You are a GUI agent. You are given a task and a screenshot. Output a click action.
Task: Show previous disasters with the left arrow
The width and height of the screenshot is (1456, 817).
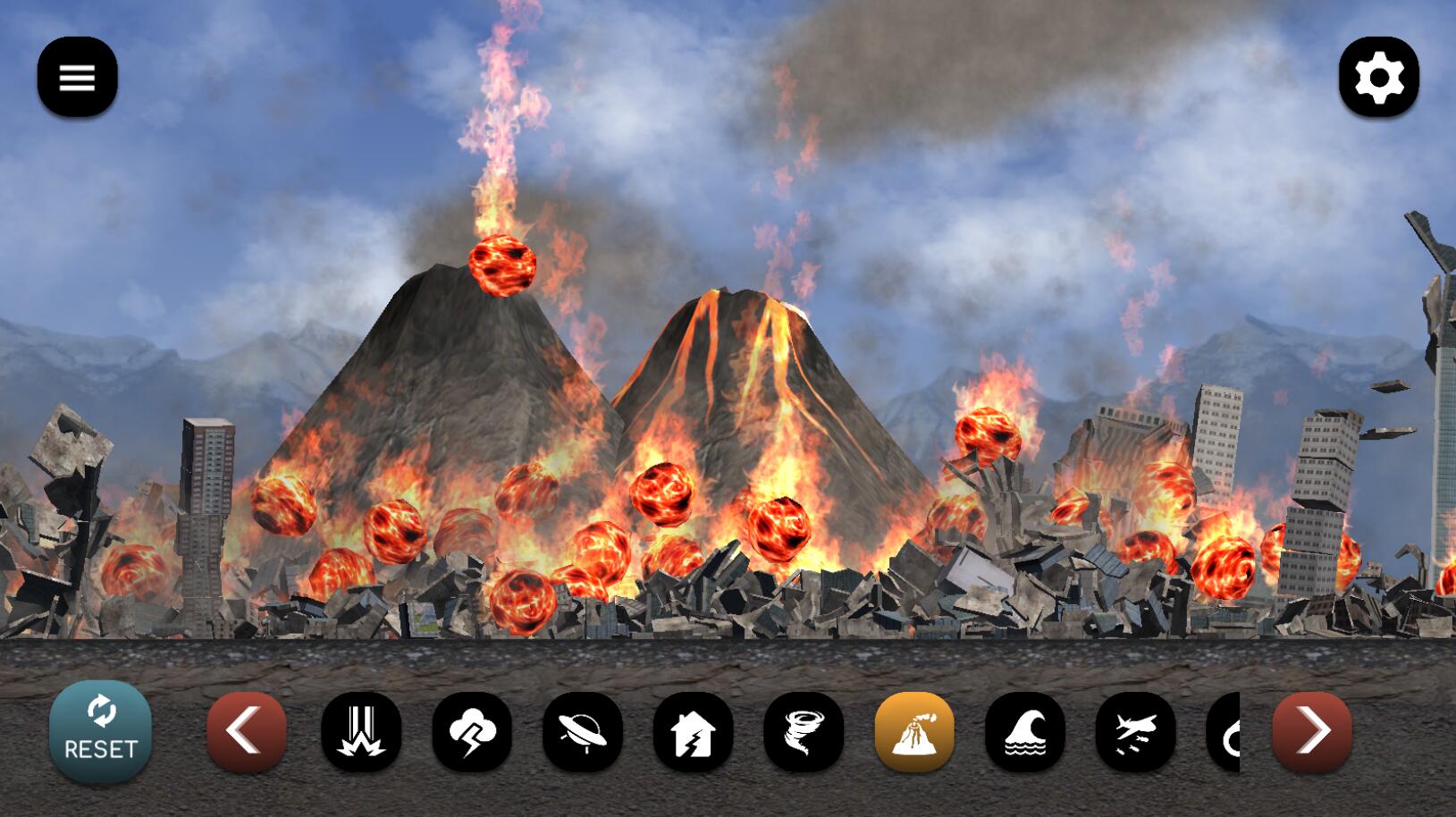pyautogui.click(x=247, y=731)
